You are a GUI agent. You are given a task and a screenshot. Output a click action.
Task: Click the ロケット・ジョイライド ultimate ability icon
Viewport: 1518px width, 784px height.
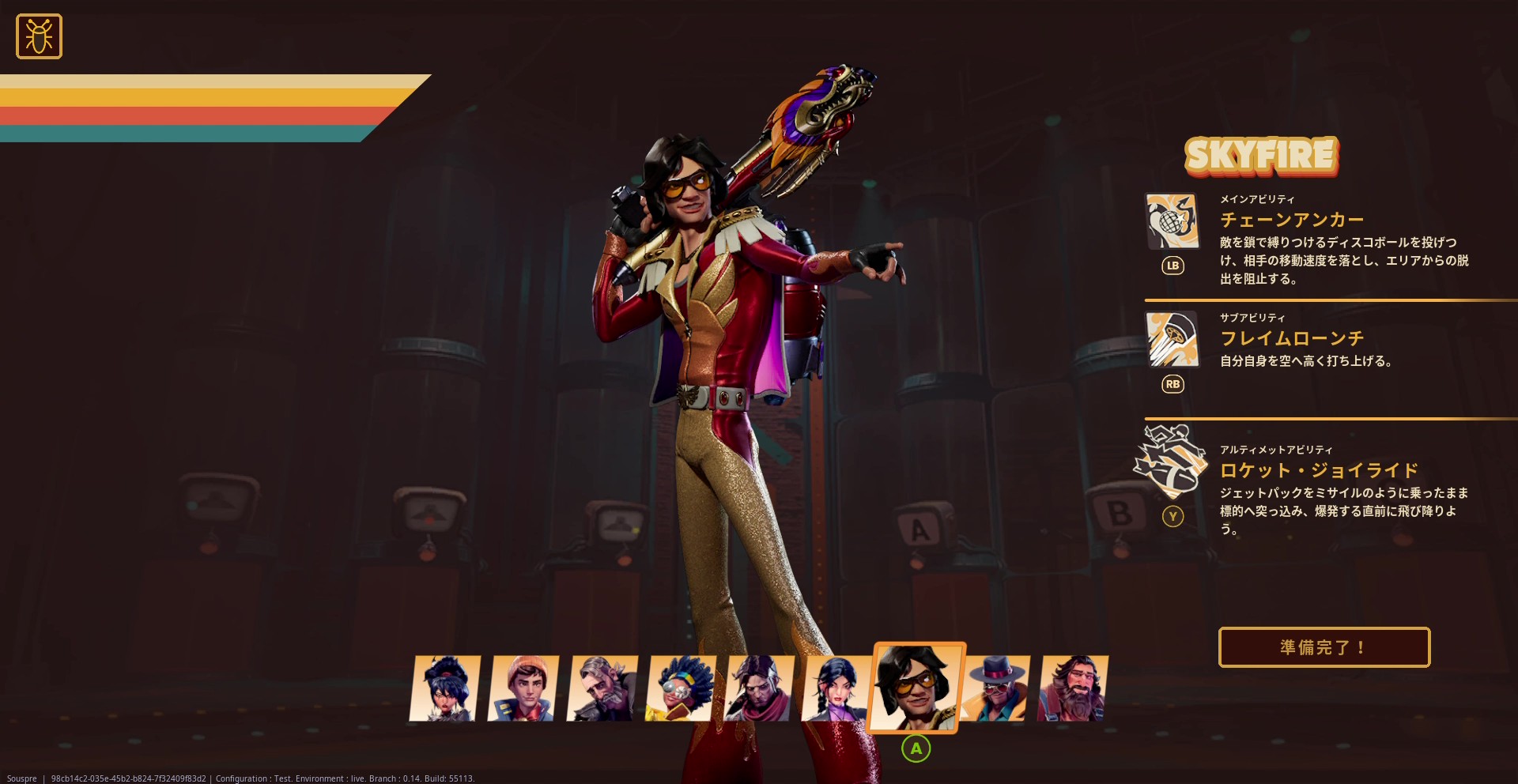point(1172,460)
